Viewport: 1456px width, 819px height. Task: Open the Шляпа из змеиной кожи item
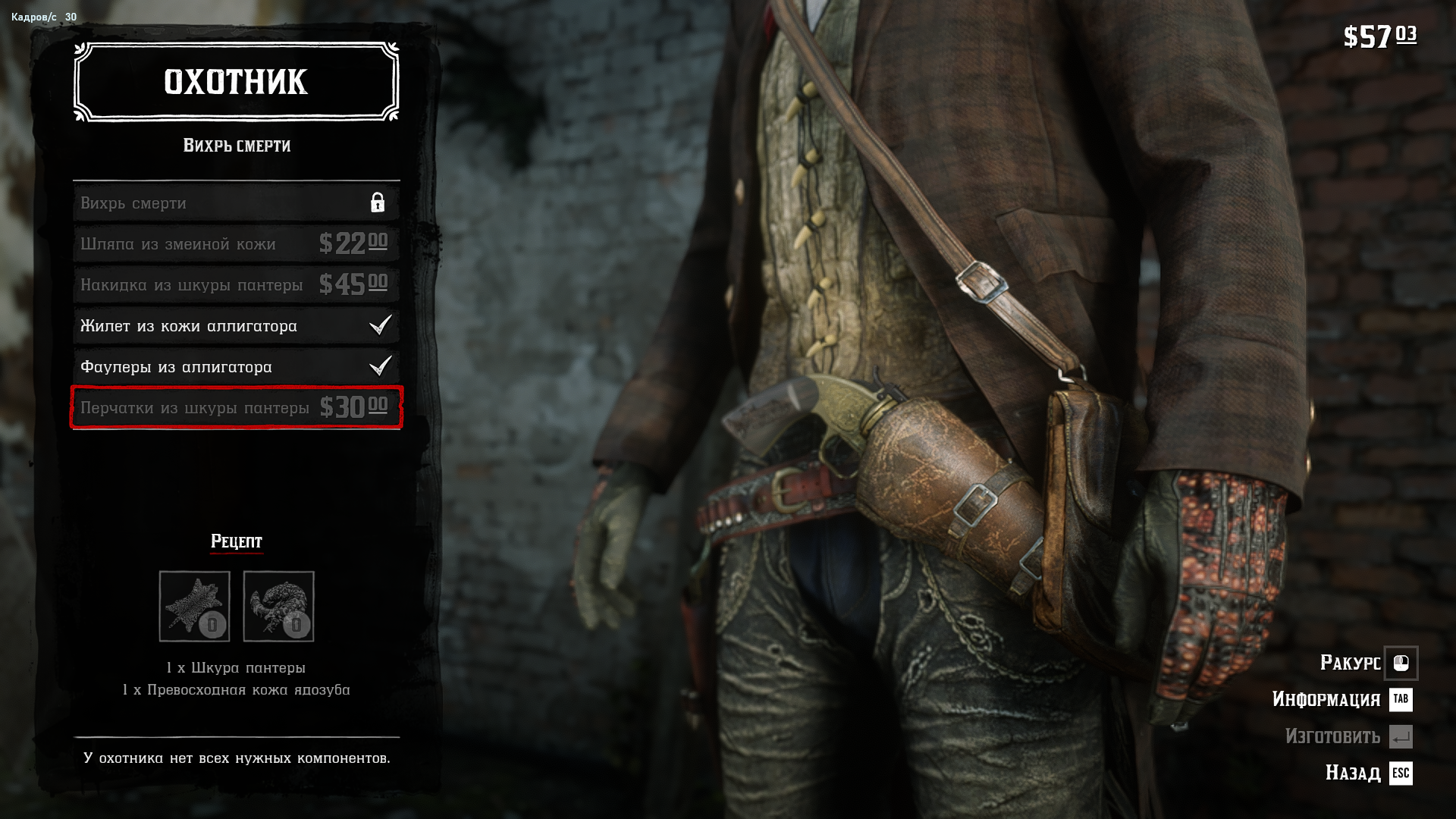coord(235,243)
